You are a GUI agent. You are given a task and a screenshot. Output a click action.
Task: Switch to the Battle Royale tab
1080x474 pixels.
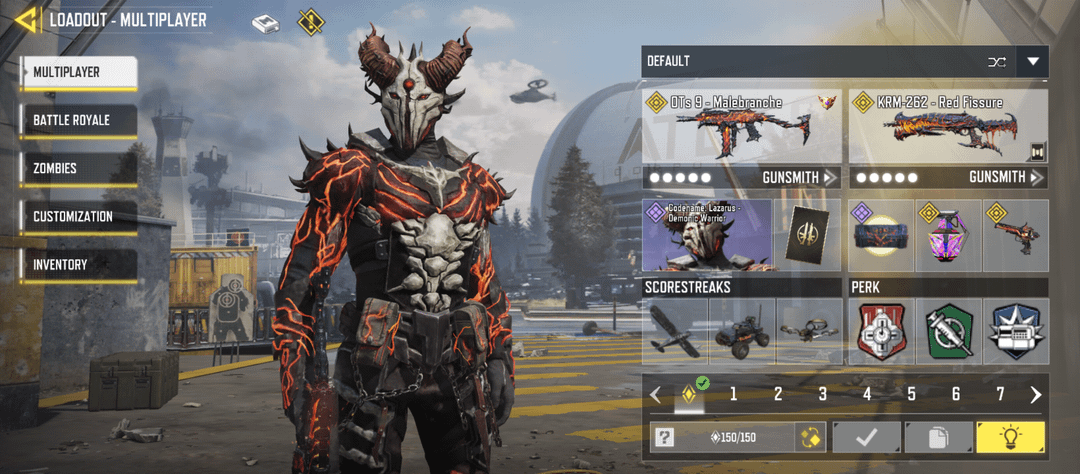click(x=78, y=120)
